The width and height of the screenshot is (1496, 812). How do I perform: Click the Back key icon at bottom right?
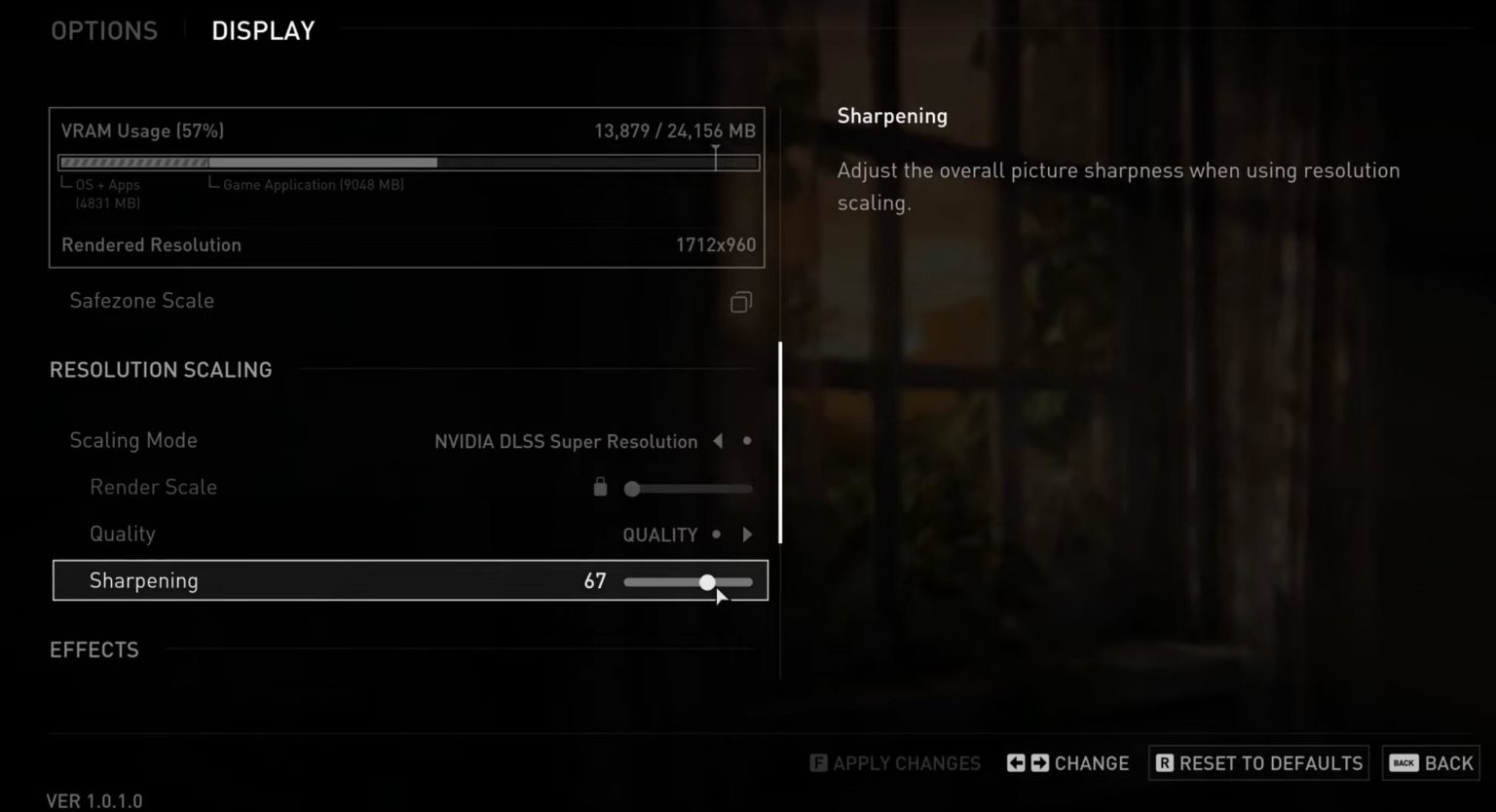[x=1402, y=763]
